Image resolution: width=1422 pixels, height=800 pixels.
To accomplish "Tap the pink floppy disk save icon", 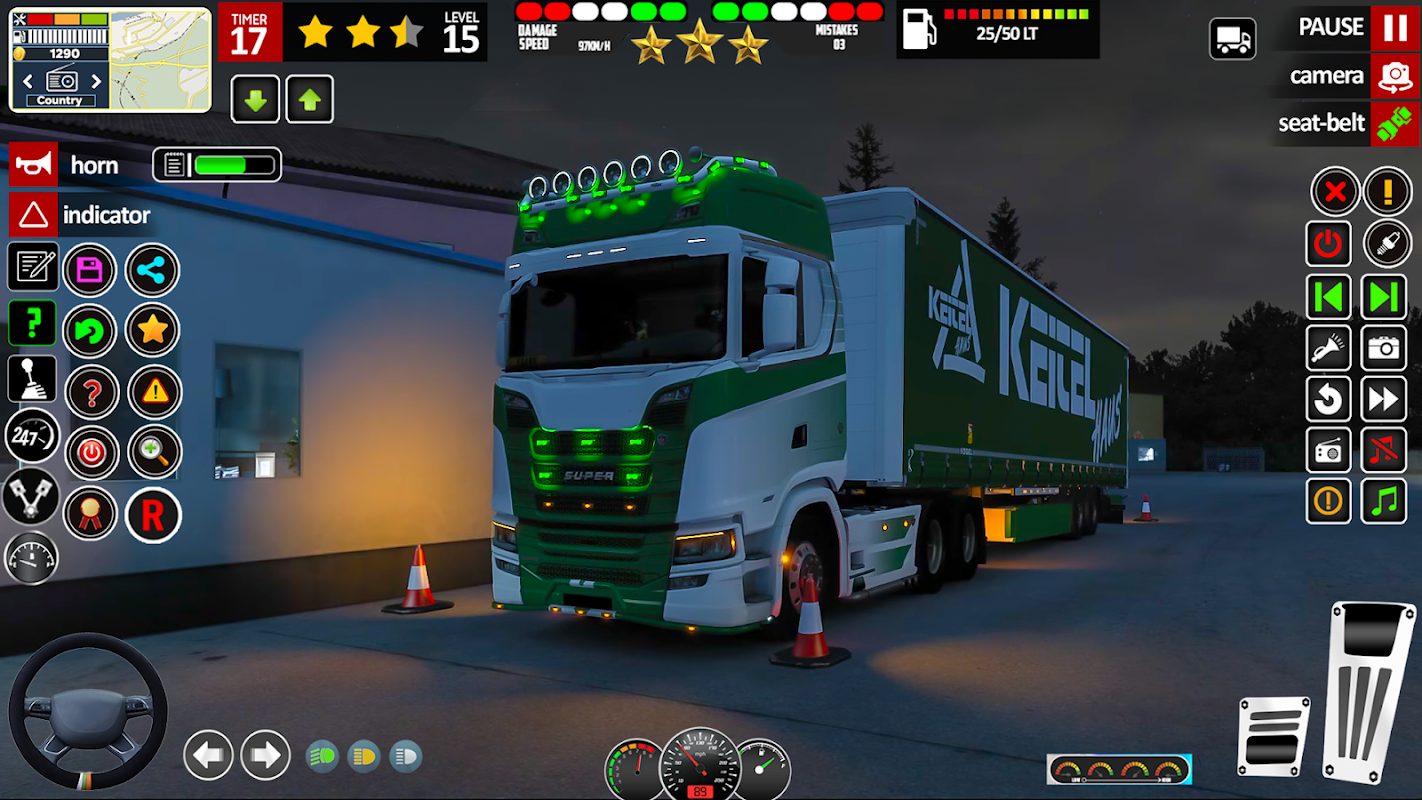I will coord(90,270).
